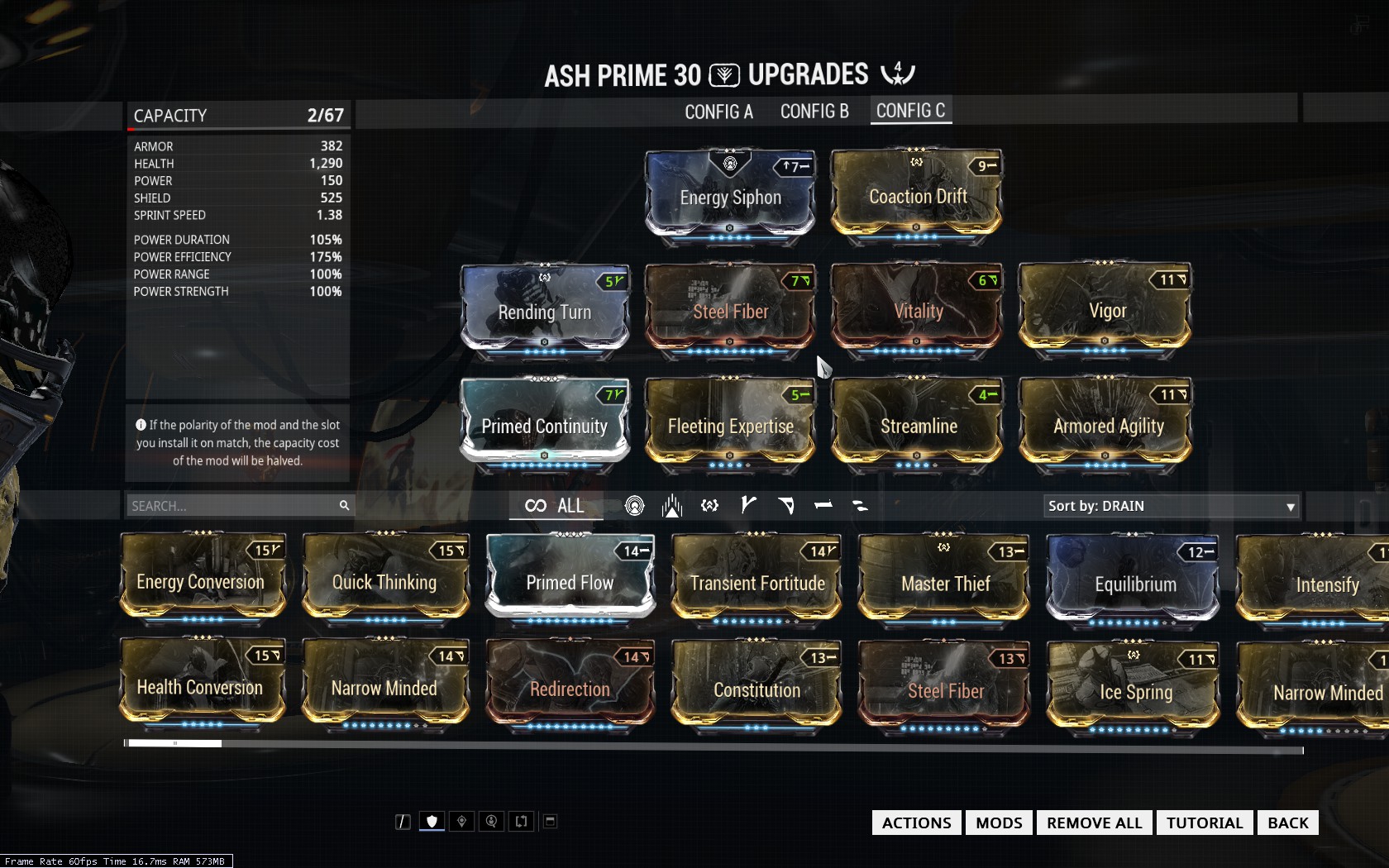This screenshot has width=1389, height=868.
Task: Go back with the Back button
Action: pyautogui.click(x=1287, y=823)
